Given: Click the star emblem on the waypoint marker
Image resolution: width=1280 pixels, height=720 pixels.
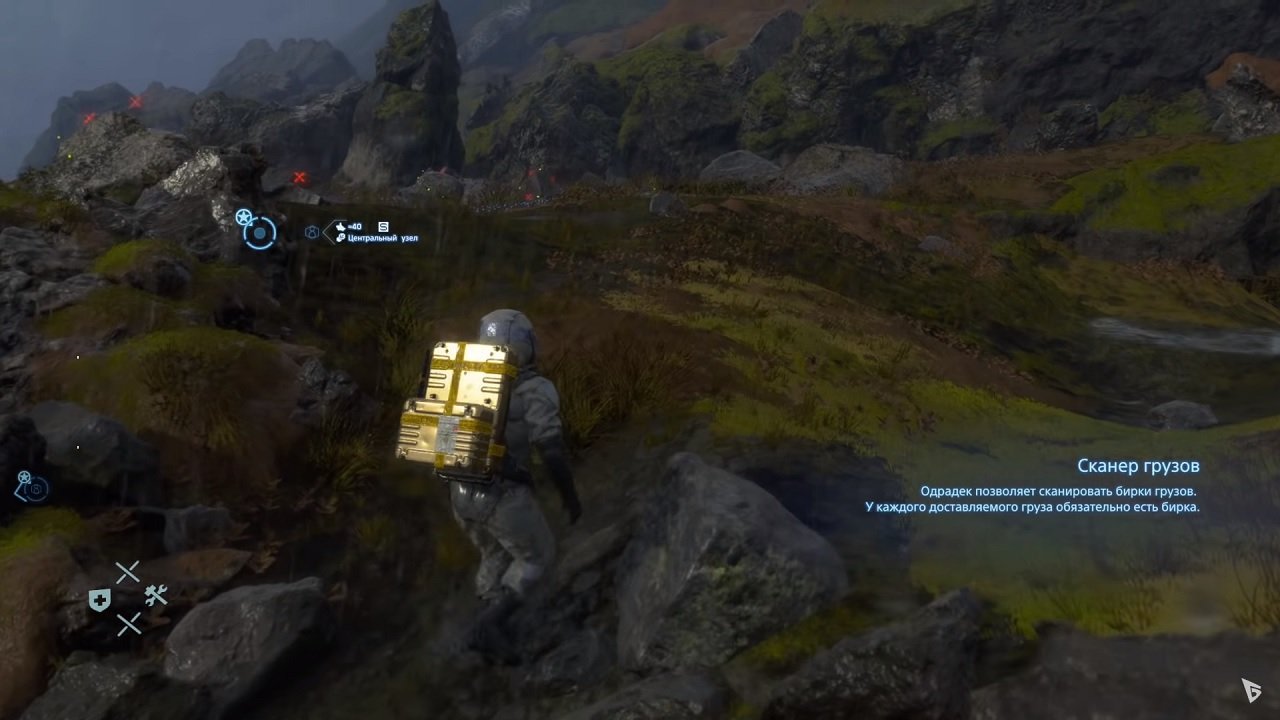Looking at the screenshot, I should [x=244, y=215].
